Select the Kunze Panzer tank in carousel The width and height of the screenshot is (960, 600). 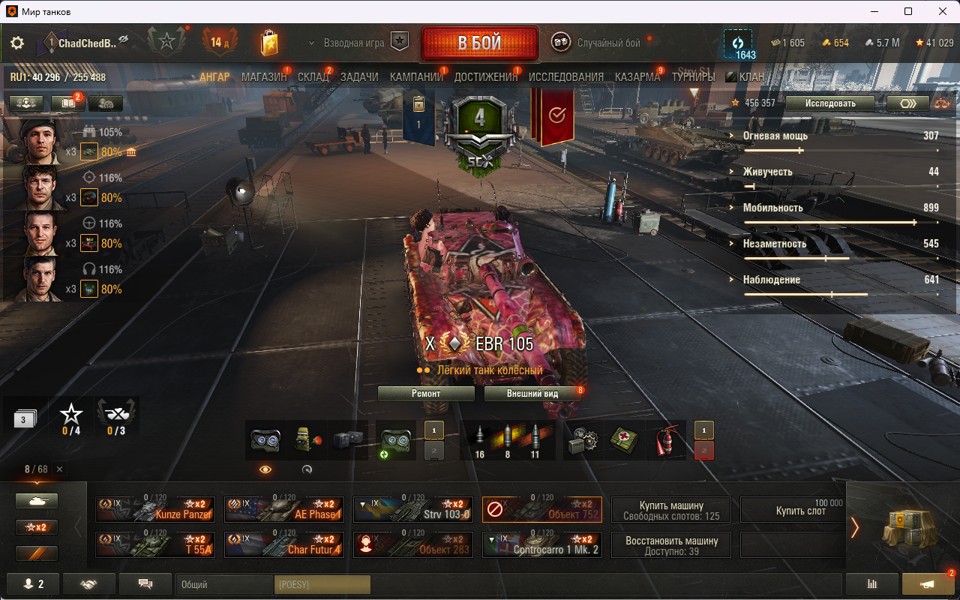coord(156,510)
